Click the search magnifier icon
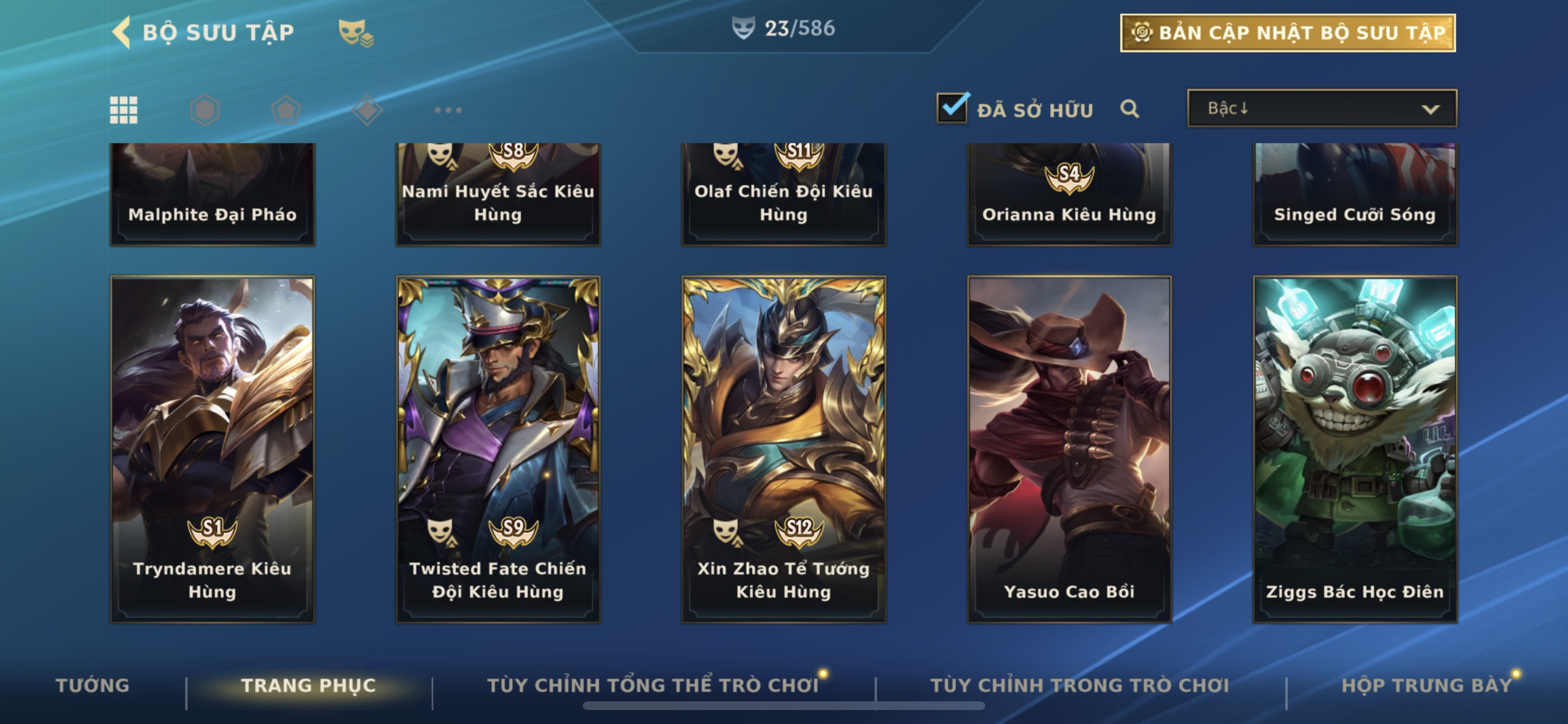 point(1129,109)
